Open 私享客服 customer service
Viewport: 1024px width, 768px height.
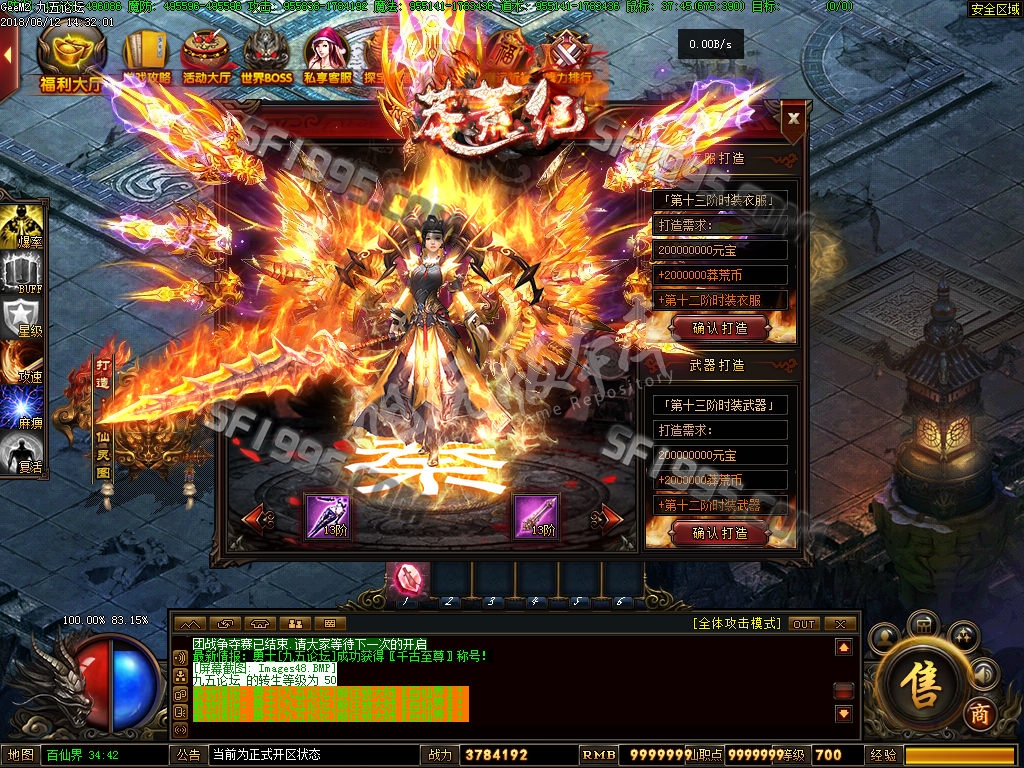click(x=327, y=58)
